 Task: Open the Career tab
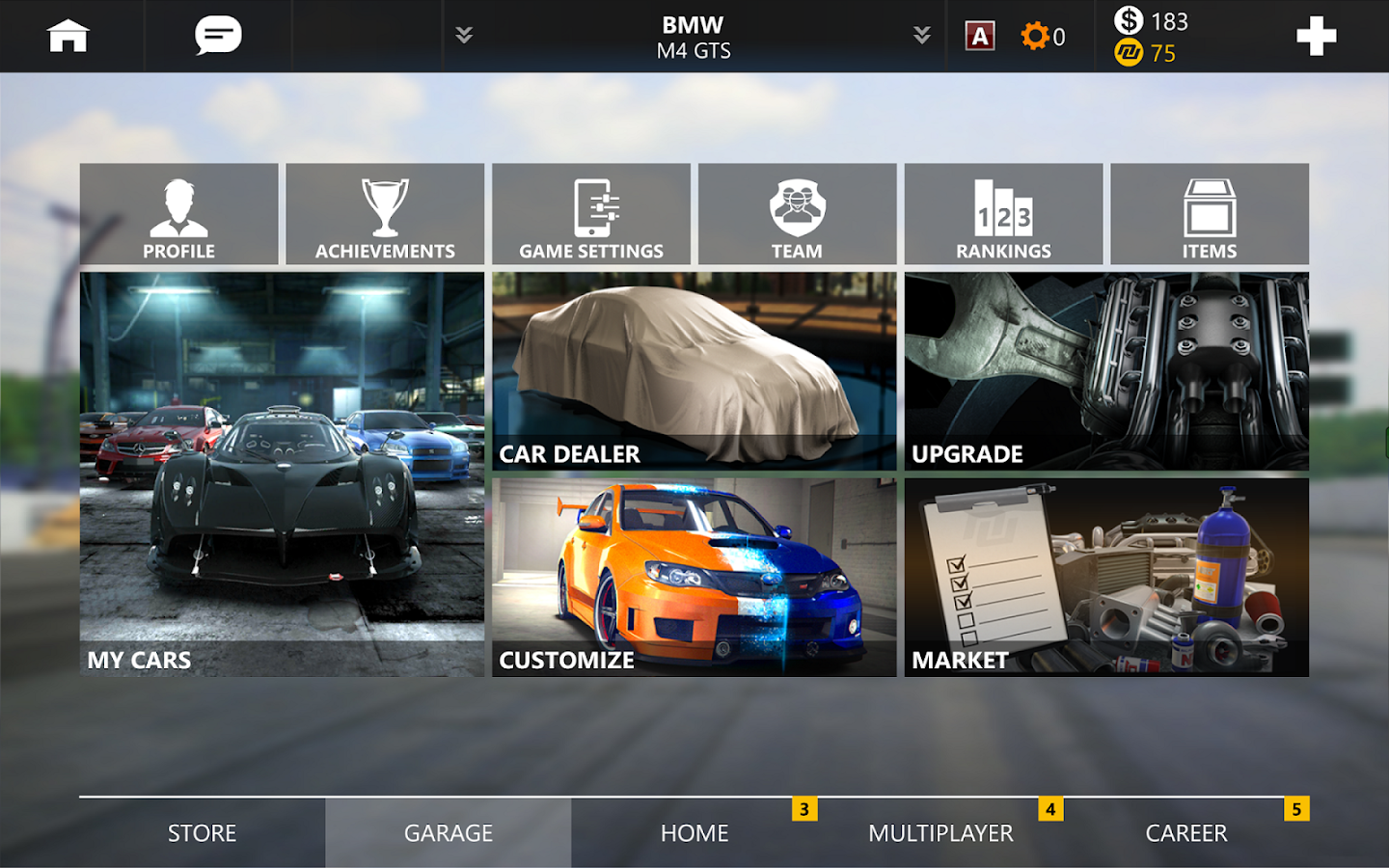1186,833
